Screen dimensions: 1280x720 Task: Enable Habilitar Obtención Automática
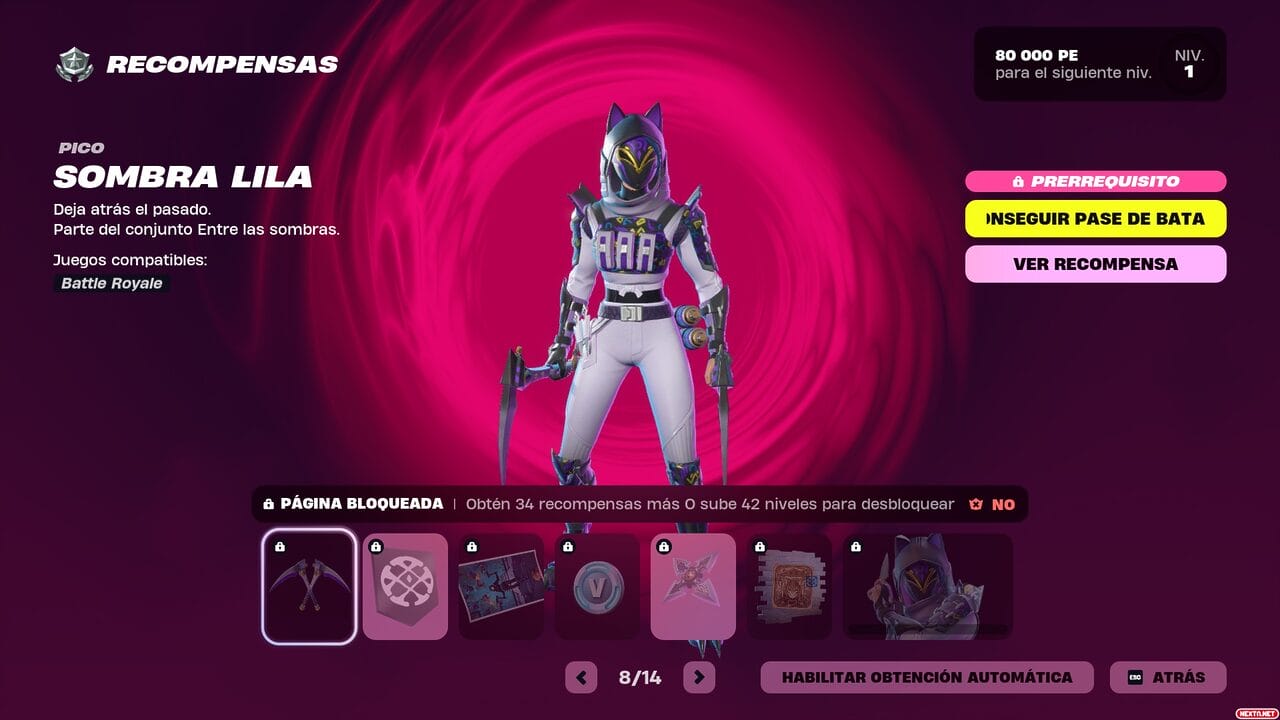927,677
